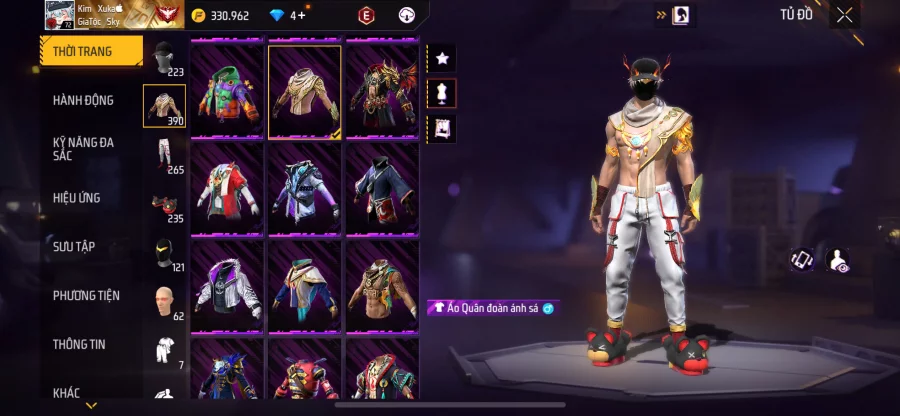Choose the mask category with 121 items
900x416 pixels.
164,253
